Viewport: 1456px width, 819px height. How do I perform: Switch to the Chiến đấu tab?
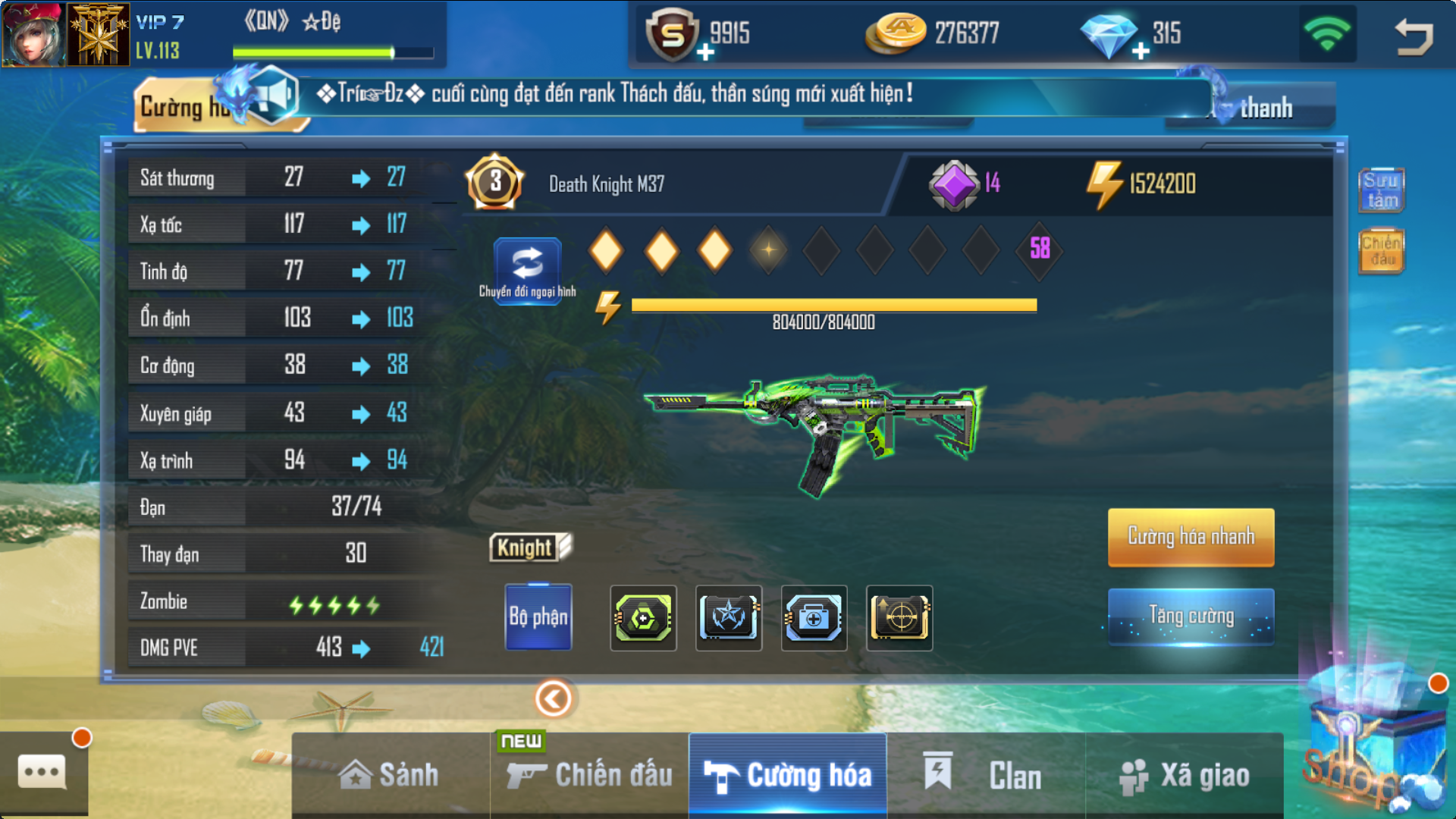[590, 775]
